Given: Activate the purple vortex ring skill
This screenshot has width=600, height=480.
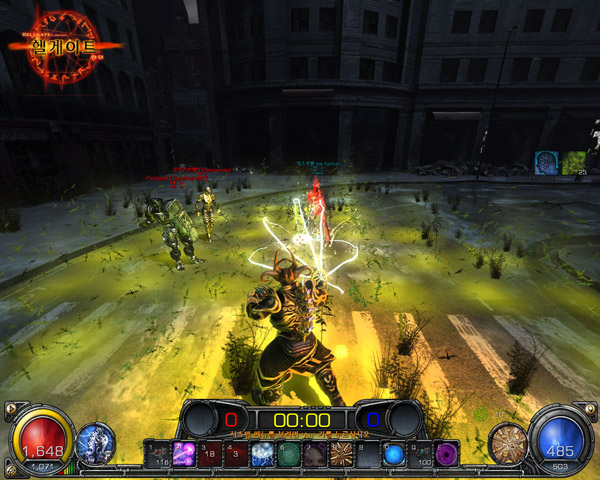Looking at the screenshot, I should [446, 453].
